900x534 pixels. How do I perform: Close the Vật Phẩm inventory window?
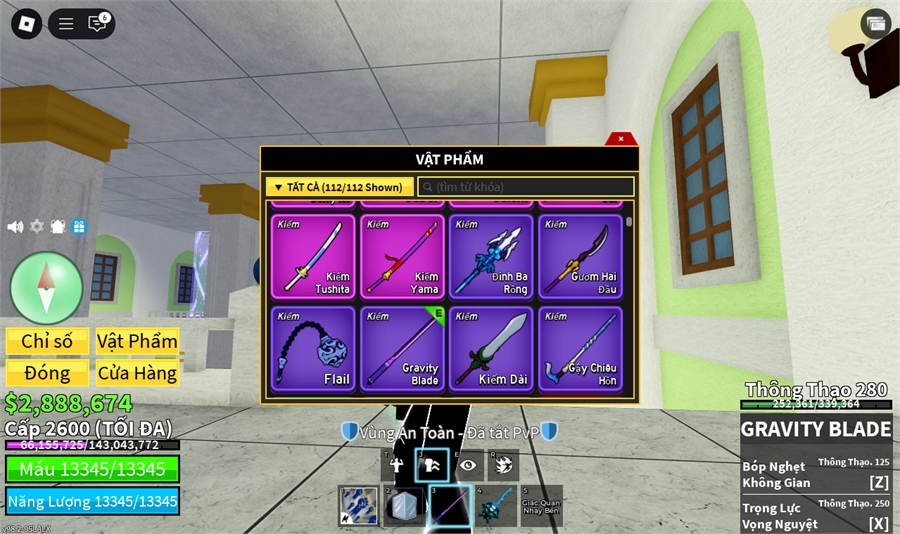click(620, 139)
